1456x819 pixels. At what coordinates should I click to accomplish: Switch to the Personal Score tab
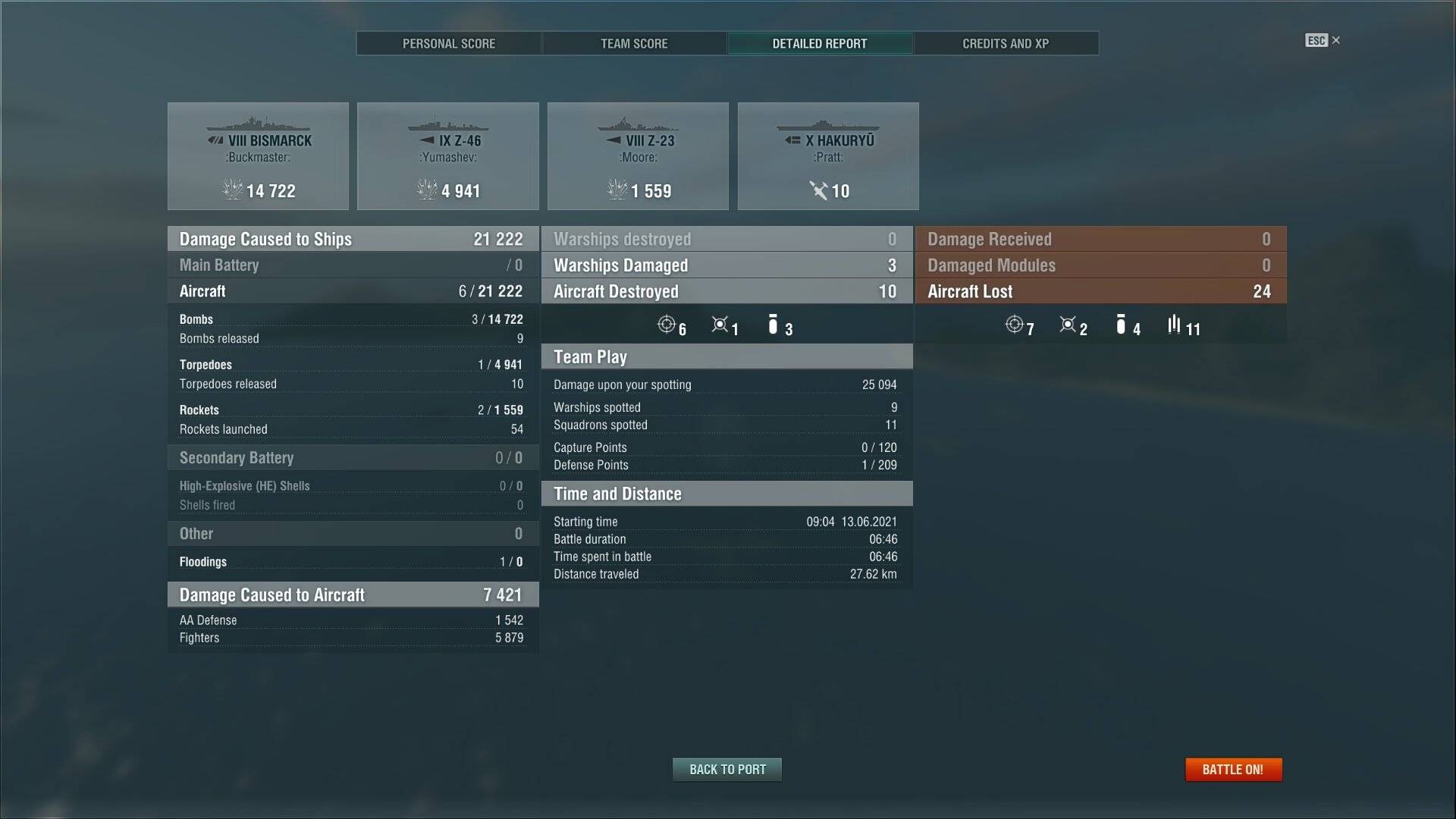[449, 43]
